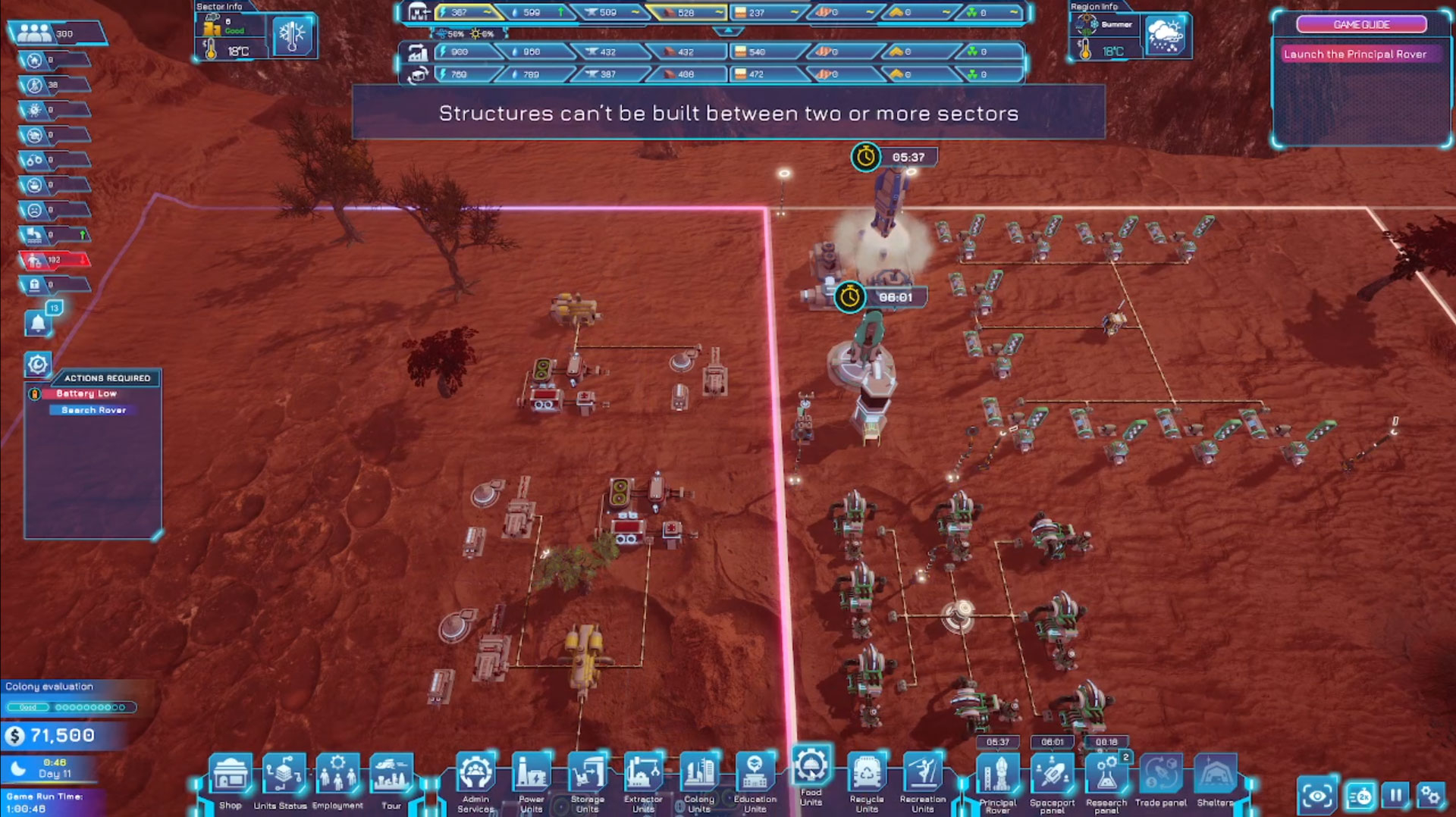The width and height of the screenshot is (1456, 817).
Task: Open the notifications bell
Action: point(38,324)
